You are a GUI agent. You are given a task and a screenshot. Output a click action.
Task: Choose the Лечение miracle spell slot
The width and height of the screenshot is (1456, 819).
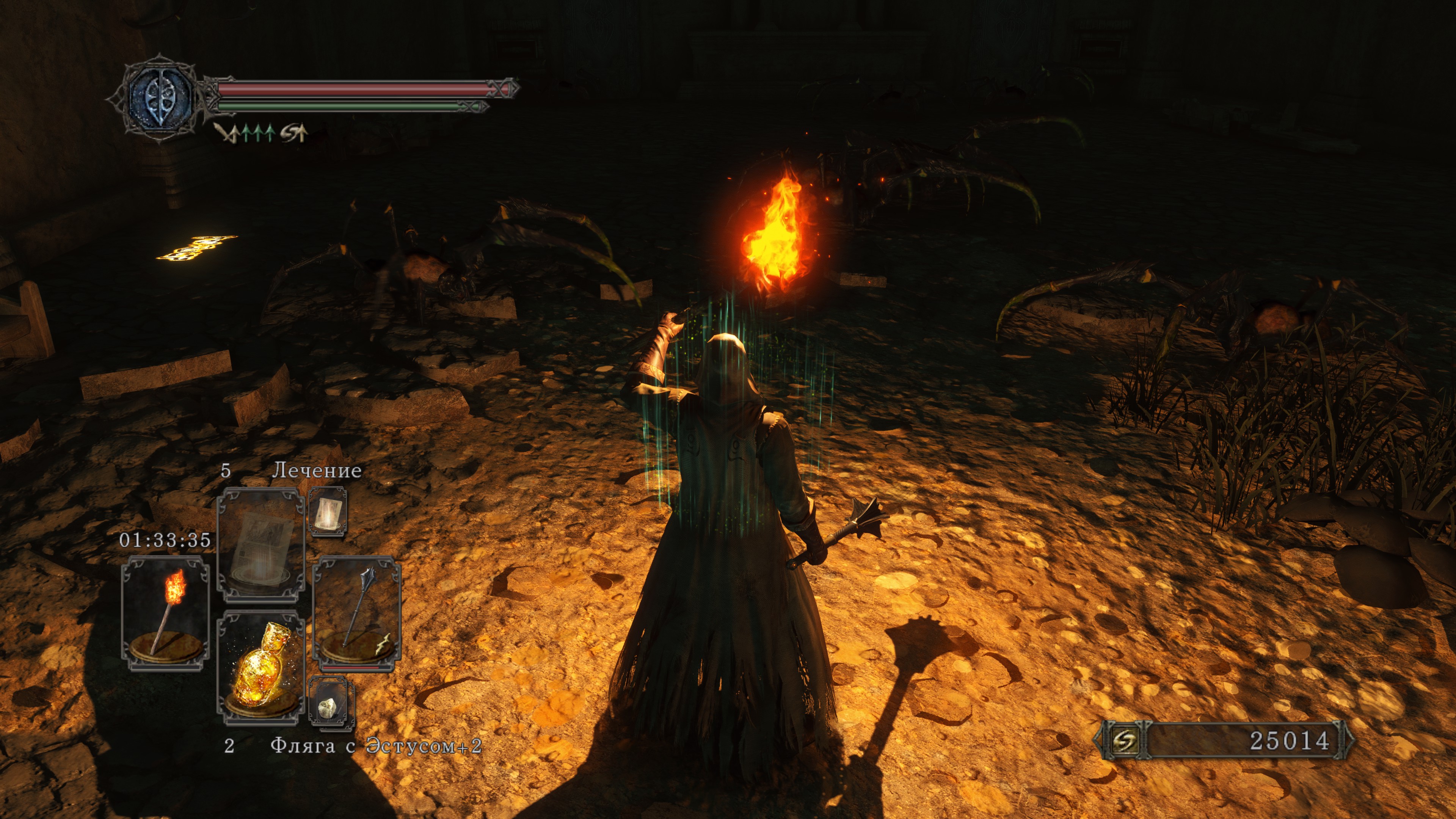[261, 544]
